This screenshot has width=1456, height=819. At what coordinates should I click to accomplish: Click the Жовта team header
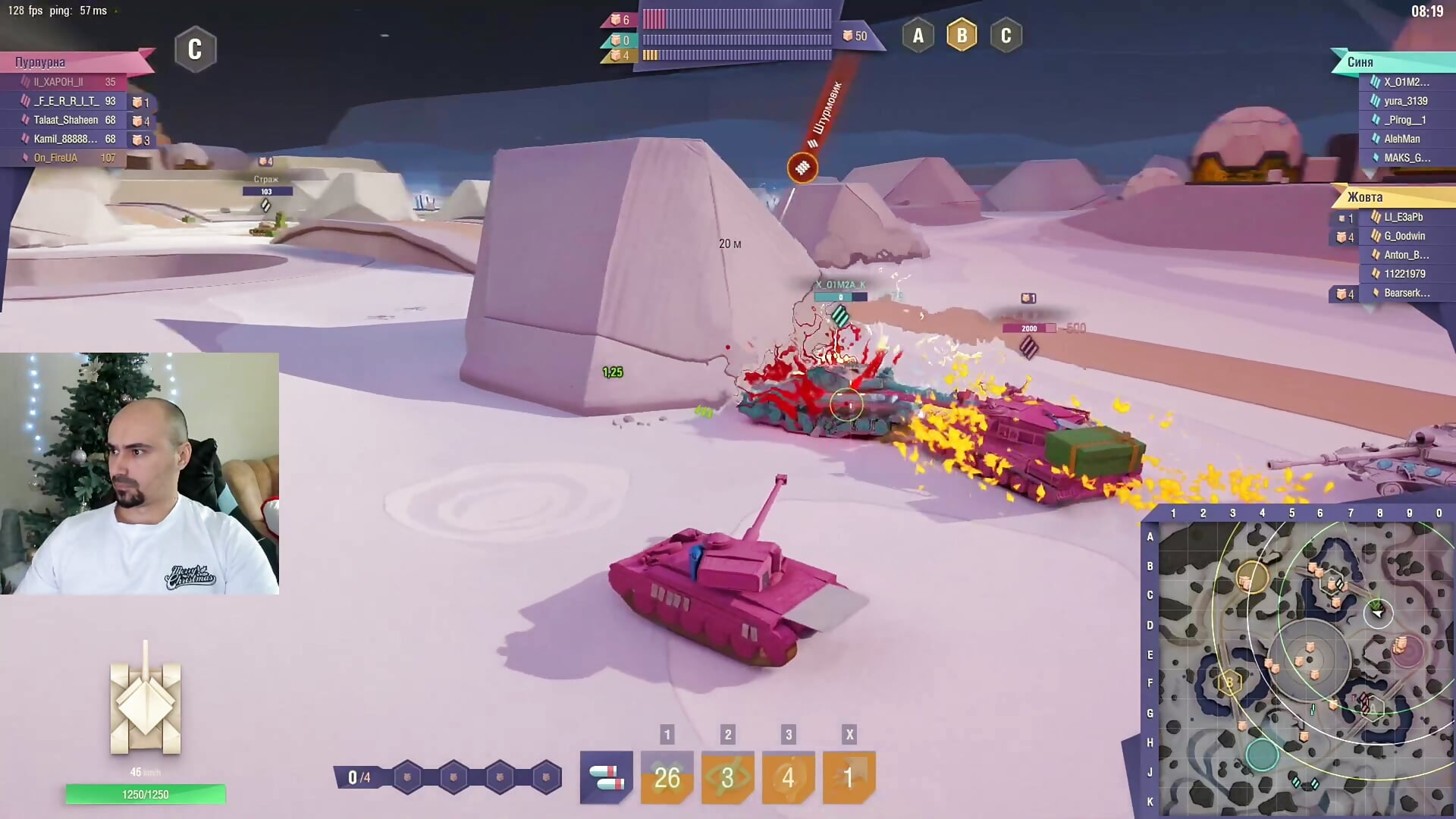pyautogui.click(x=1365, y=197)
